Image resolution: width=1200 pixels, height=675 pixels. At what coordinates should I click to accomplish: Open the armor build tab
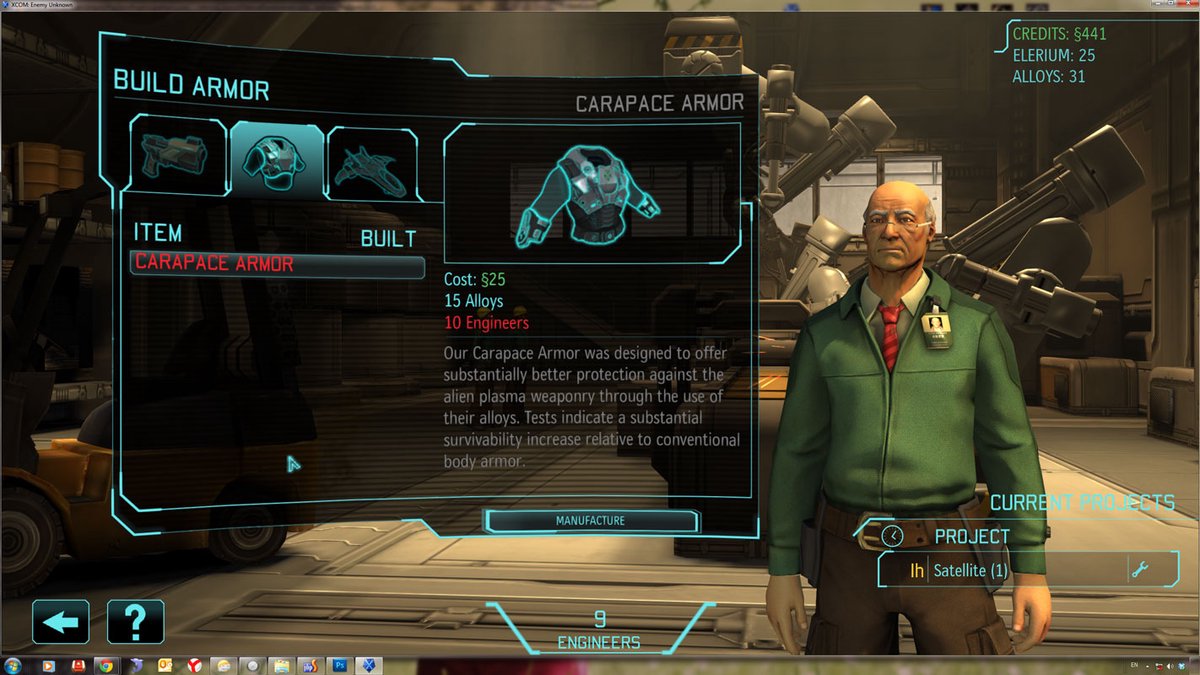[276, 159]
